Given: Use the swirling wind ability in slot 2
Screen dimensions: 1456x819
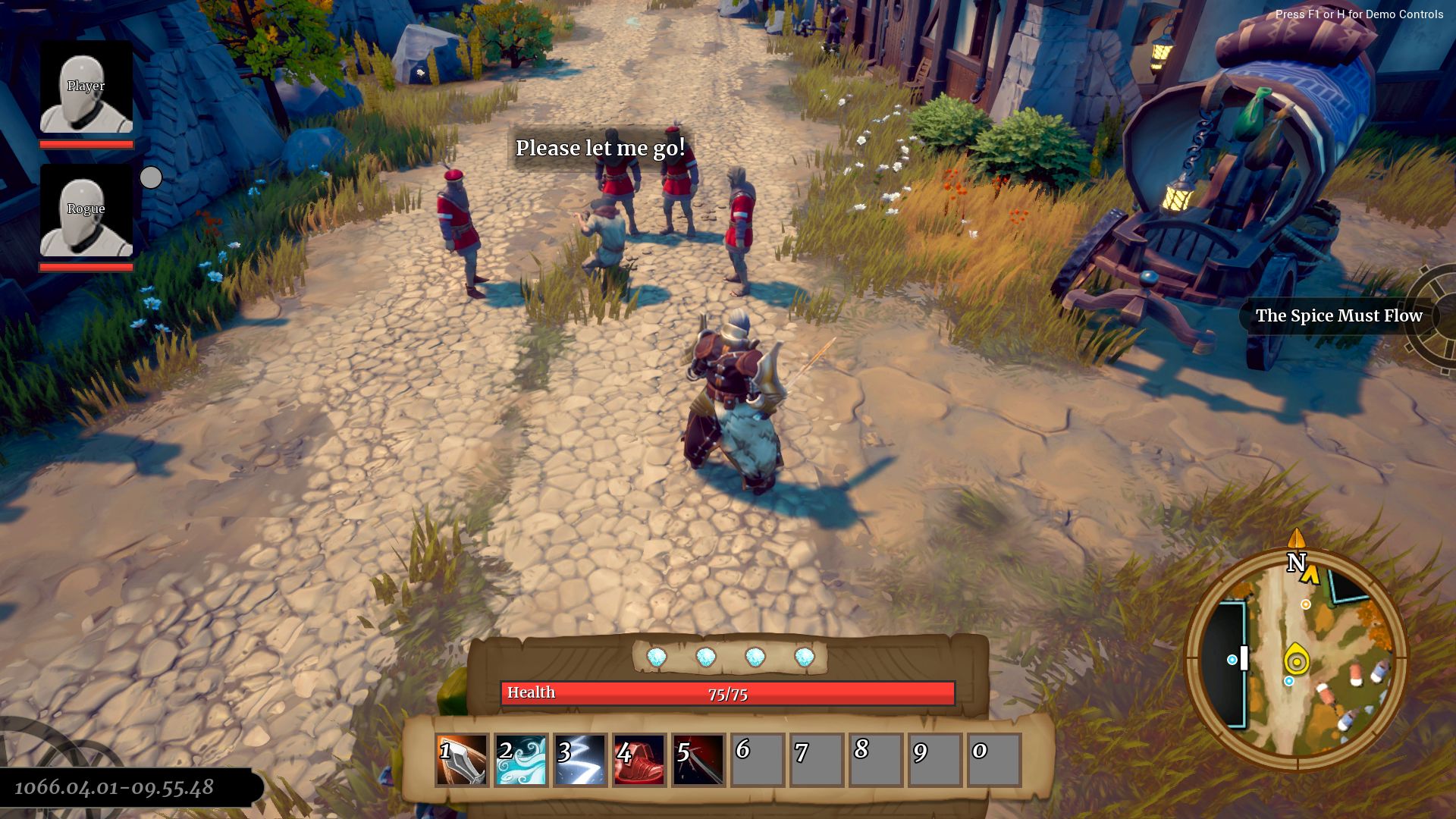Looking at the screenshot, I should click(521, 760).
